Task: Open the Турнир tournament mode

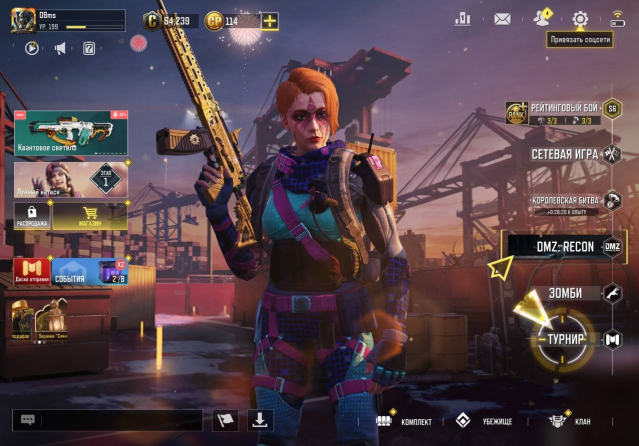Action: 566,339
